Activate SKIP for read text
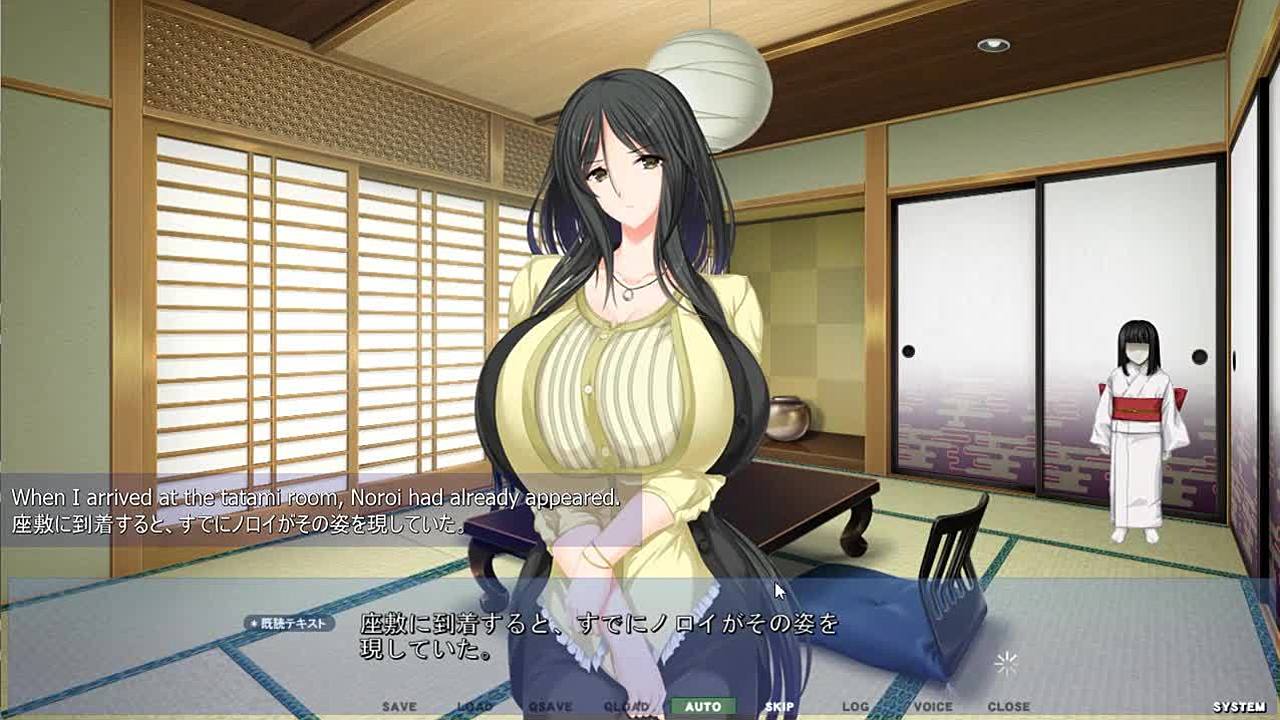This screenshot has width=1280, height=720. coord(779,707)
